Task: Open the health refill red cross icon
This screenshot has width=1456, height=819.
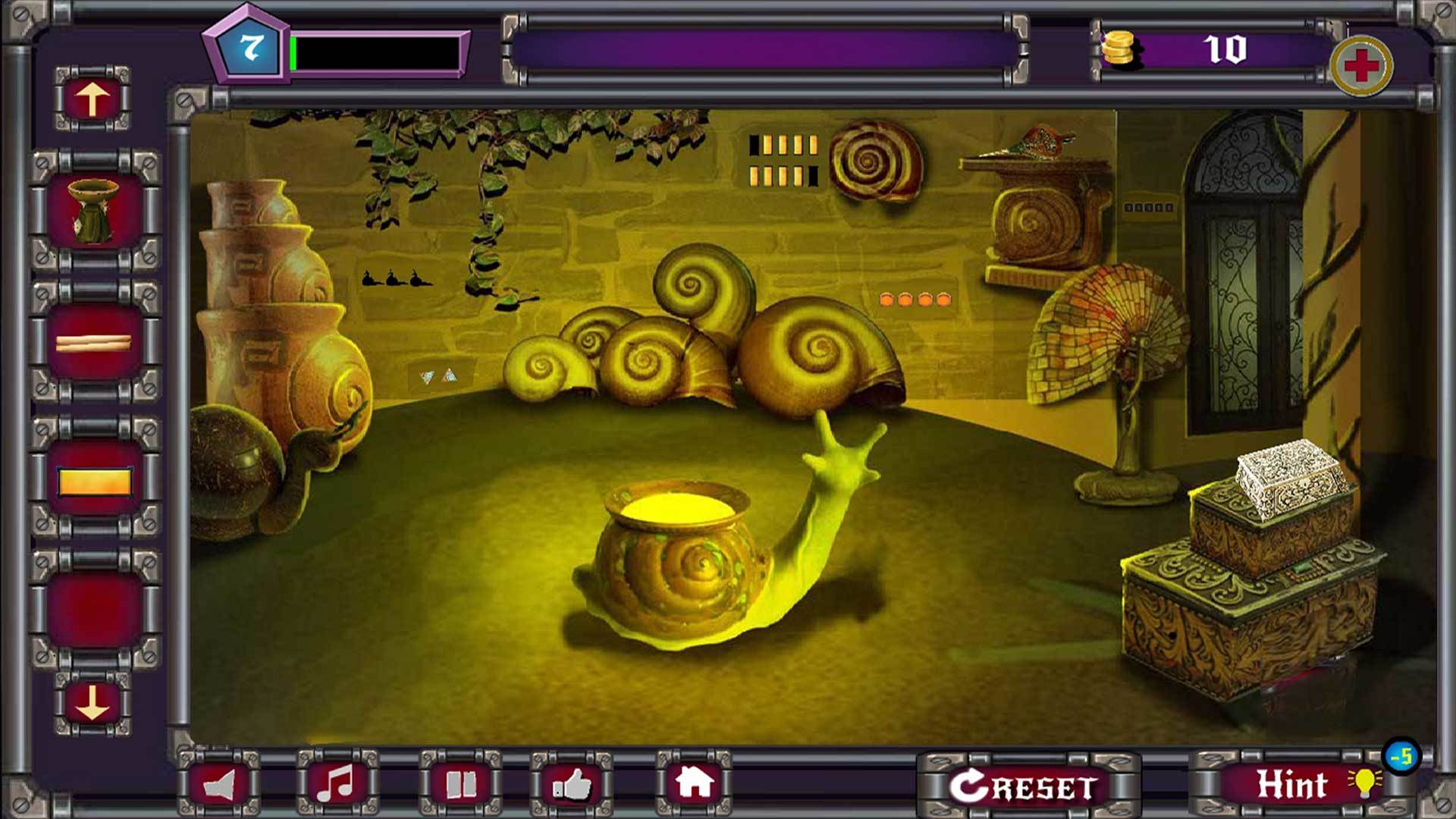Action: tap(1363, 67)
